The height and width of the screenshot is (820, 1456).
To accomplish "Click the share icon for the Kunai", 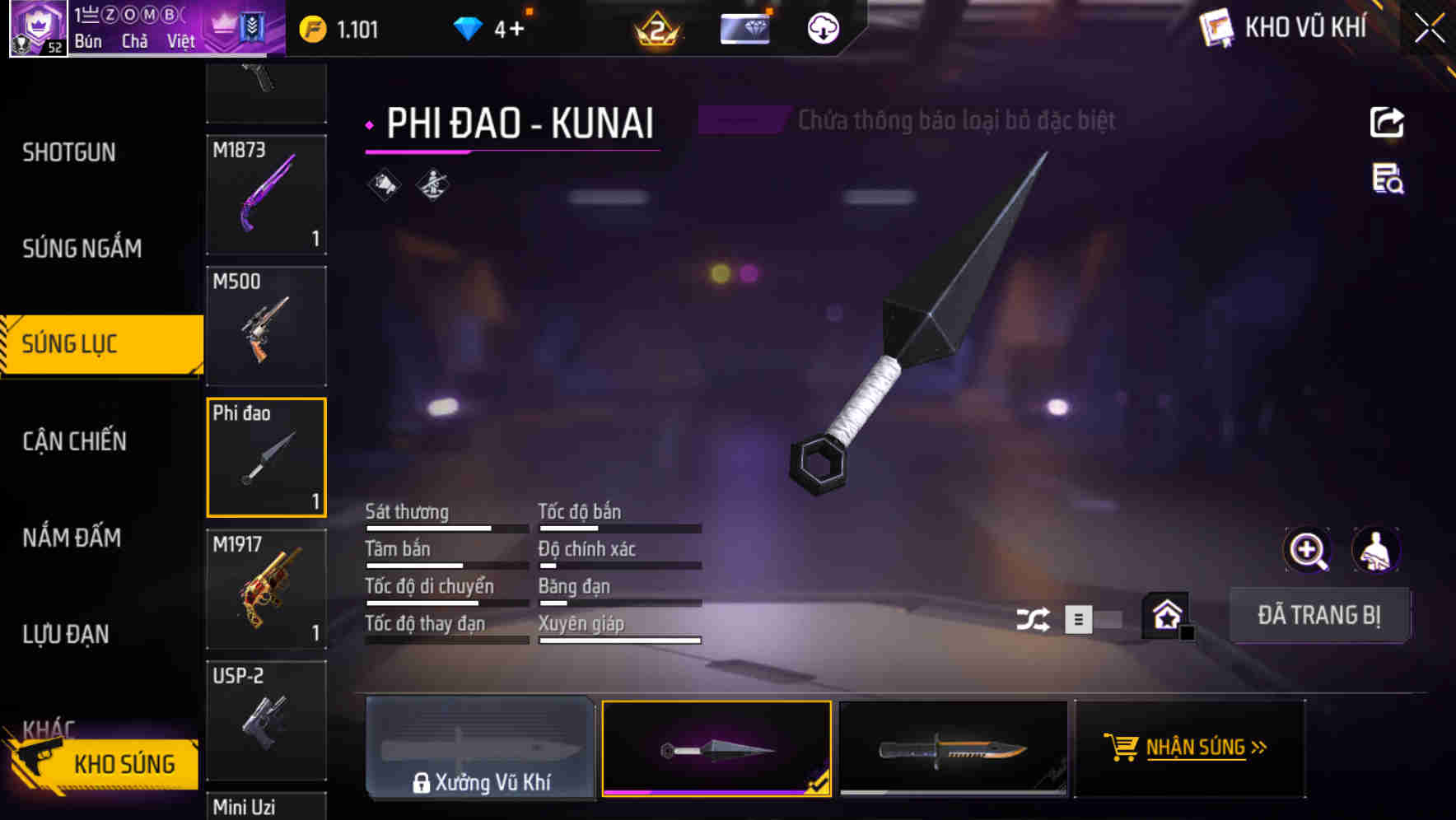I will pyautogui.click(x=1387, y=122).
